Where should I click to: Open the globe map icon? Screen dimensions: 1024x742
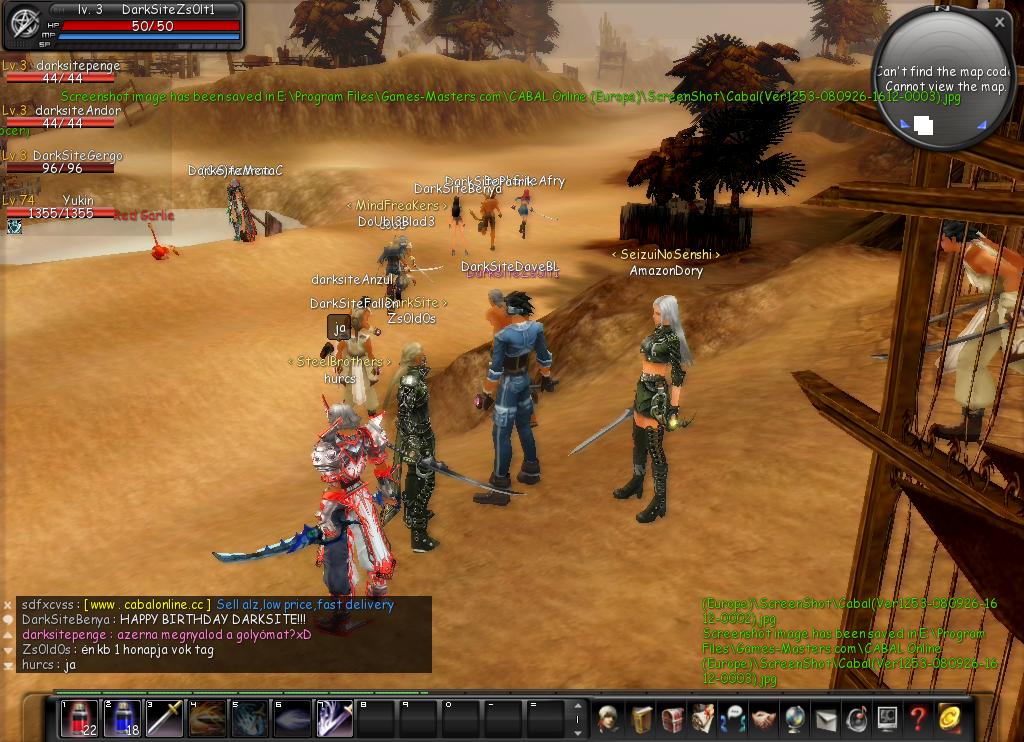(794, 718)
